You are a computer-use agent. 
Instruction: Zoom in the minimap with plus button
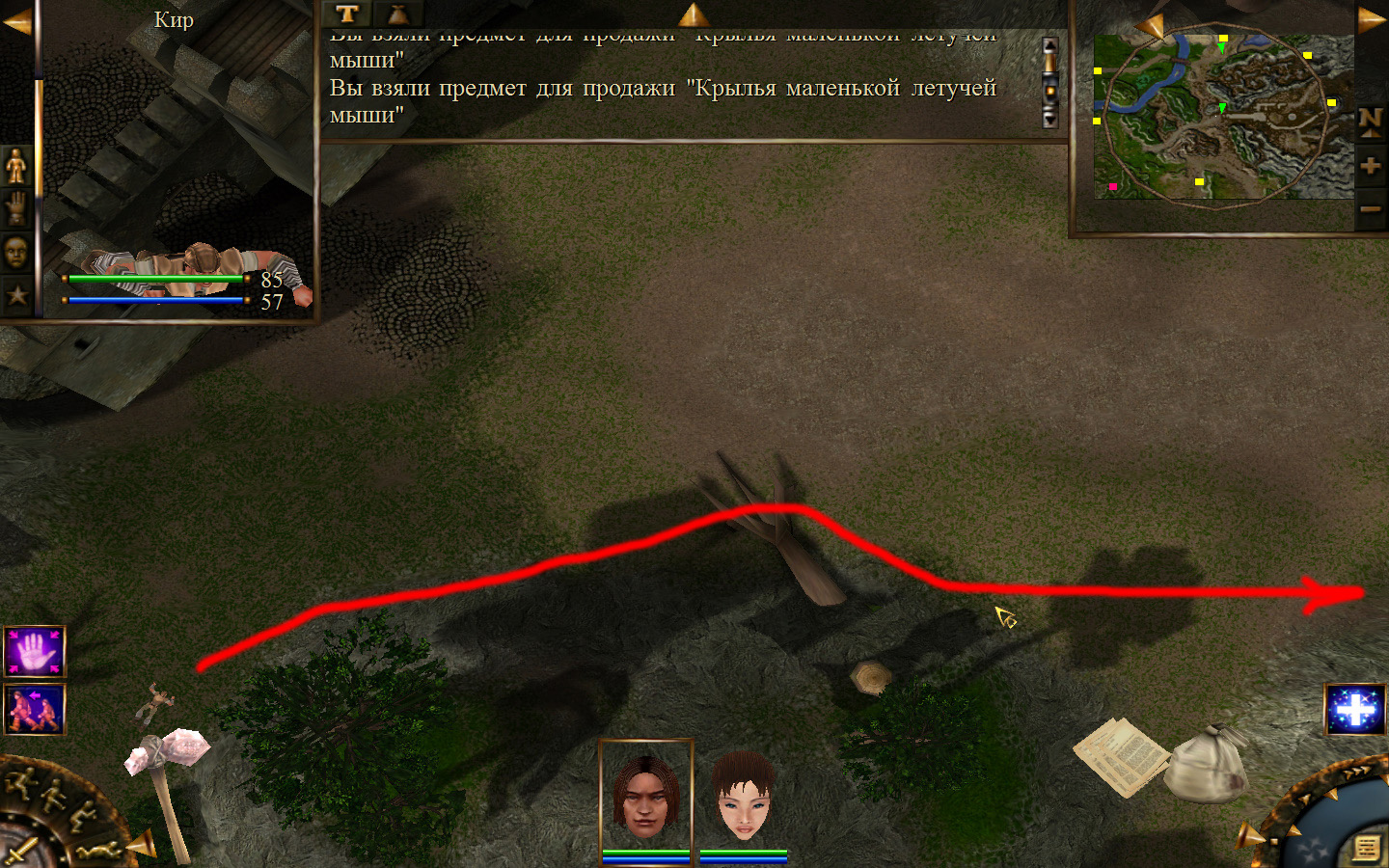(x=1370, y=166)
